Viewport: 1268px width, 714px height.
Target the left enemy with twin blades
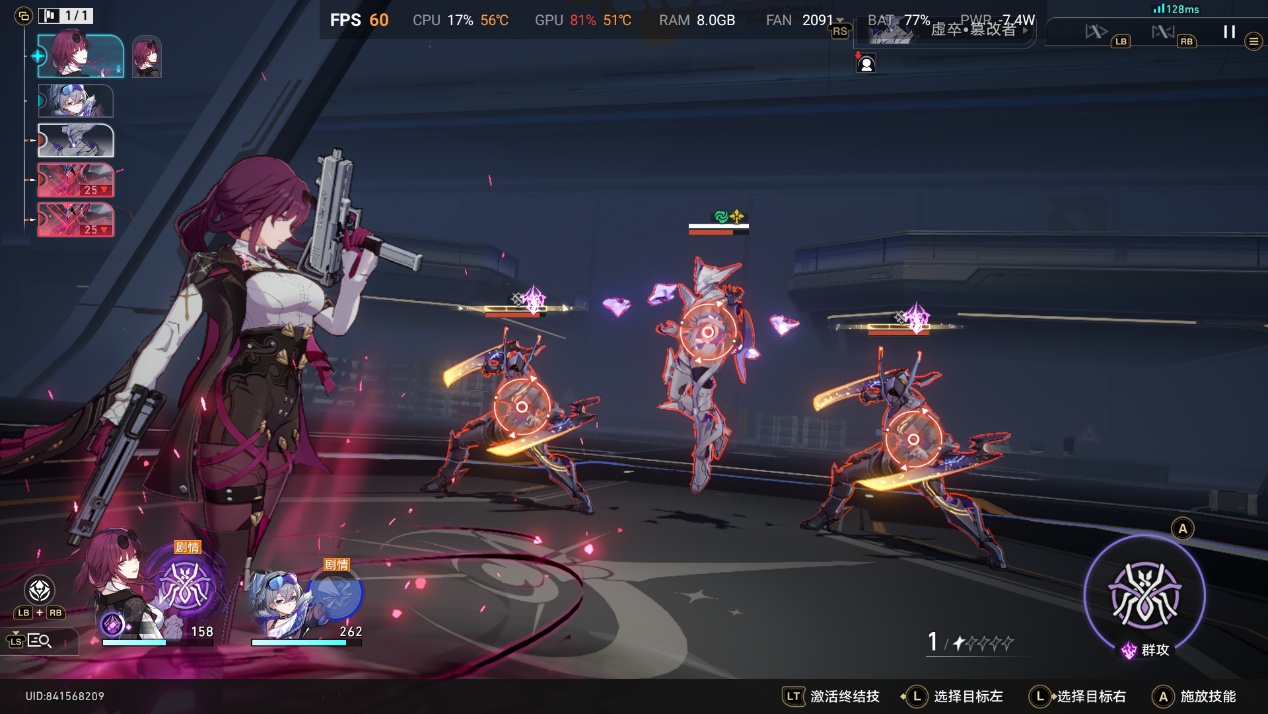[521, 407]
